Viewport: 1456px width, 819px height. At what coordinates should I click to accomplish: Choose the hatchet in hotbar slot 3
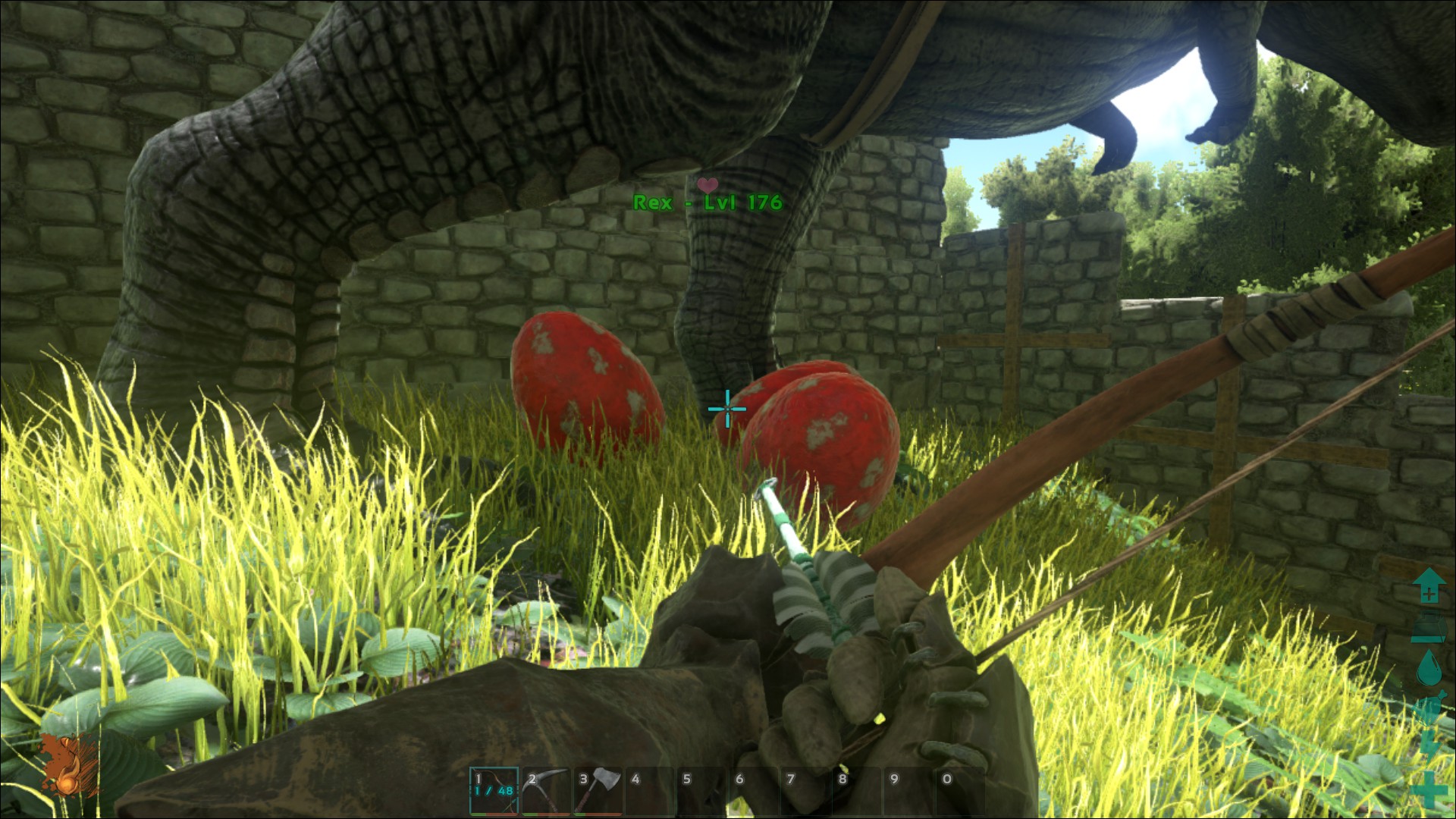pyautogui.click(x=598, y=790)
